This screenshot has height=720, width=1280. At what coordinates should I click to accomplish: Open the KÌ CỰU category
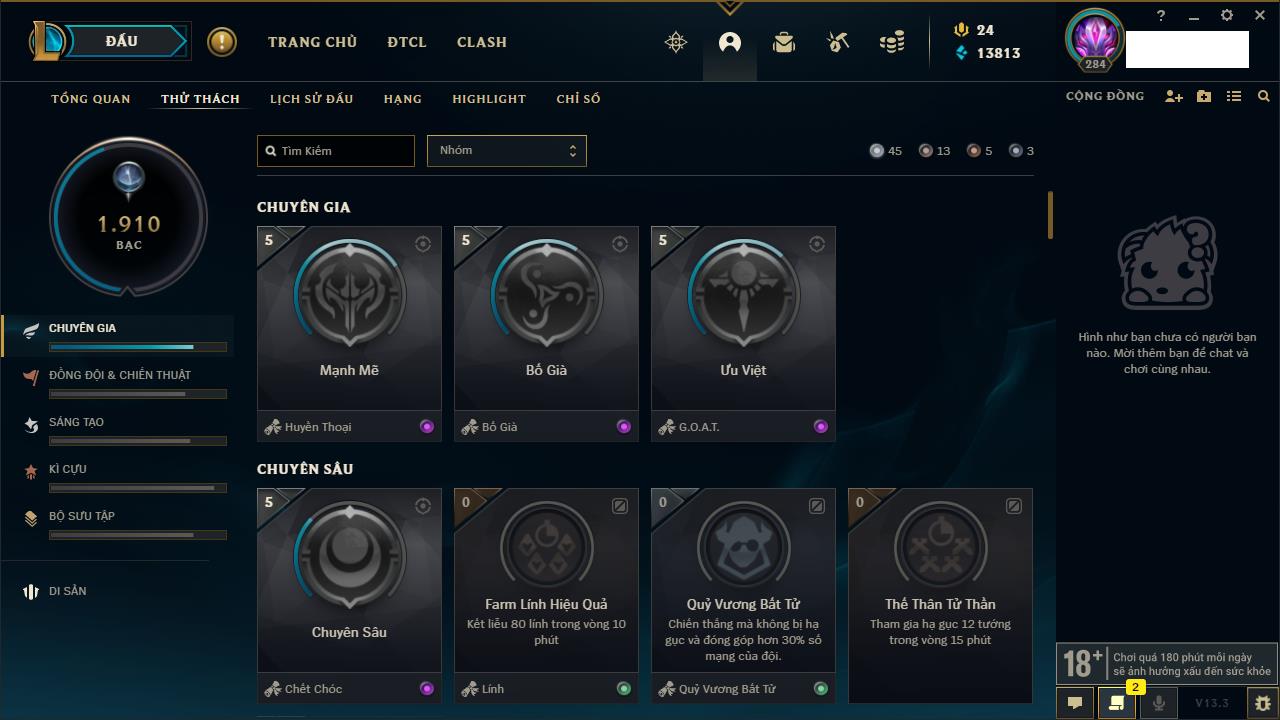click(x=68, y=469)
